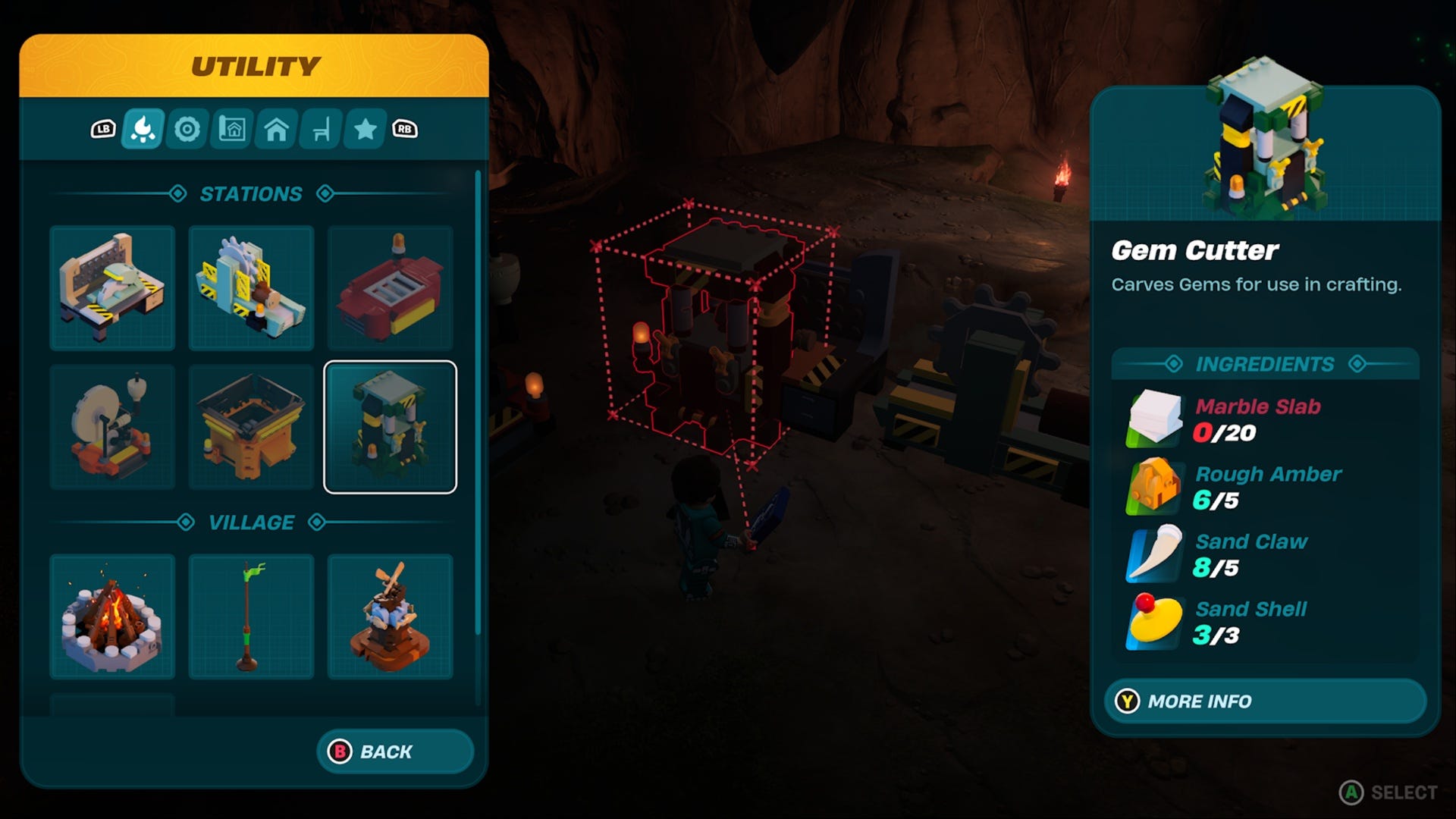Select the red smelter station thumbnail
This screenshot has height=819, width=1456.
390,288
